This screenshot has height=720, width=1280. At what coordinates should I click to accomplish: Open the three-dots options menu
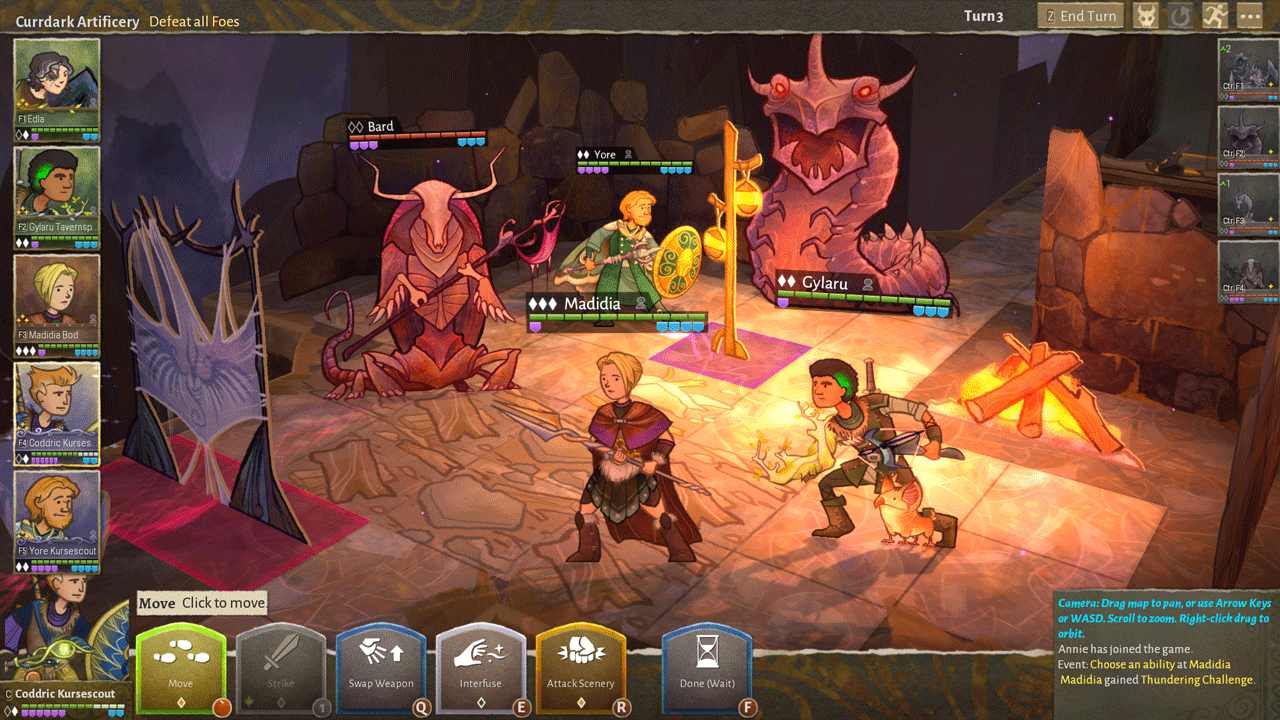(1250, 16)
